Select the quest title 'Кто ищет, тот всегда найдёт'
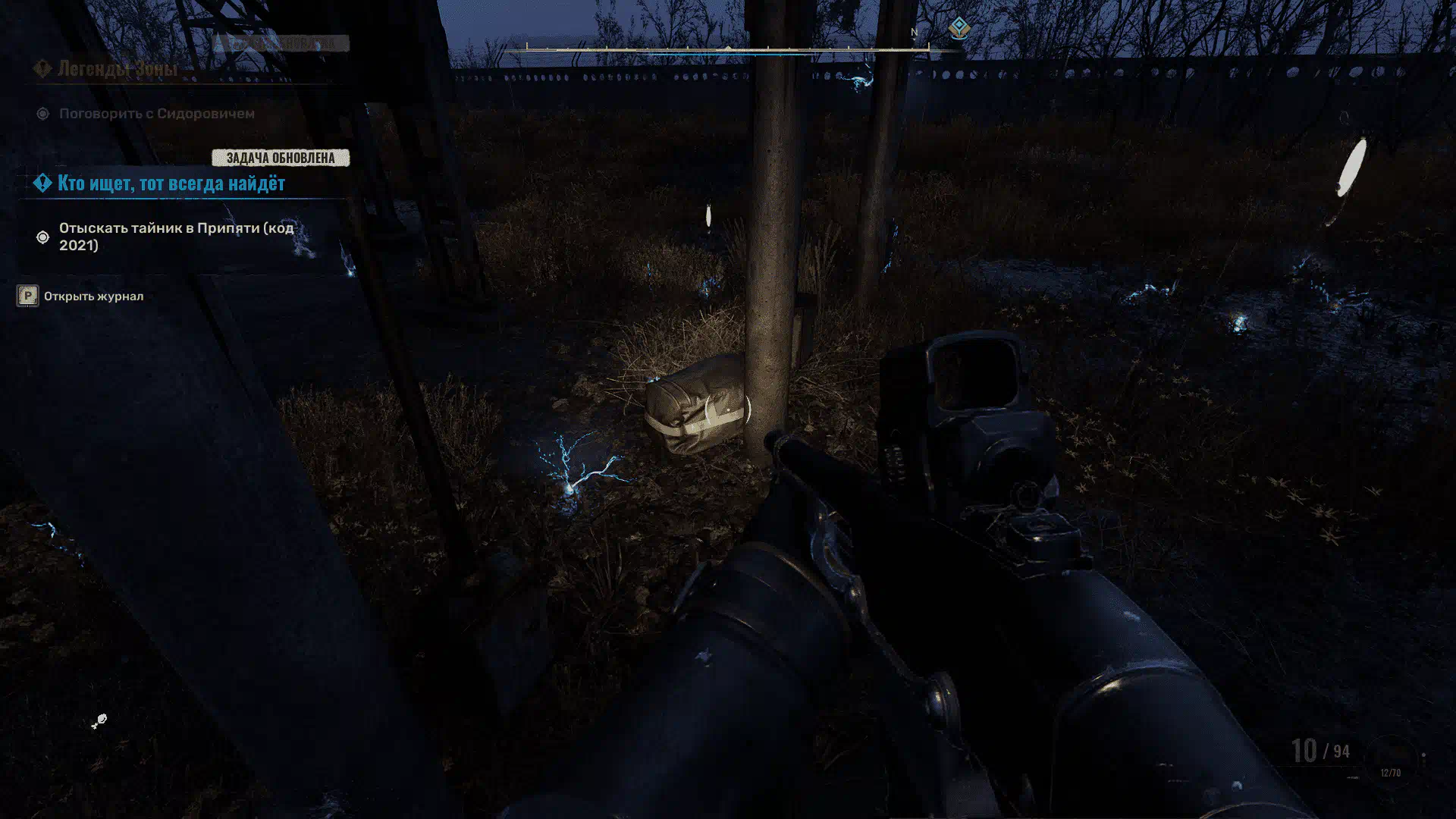This screenshot has width=1456, height=819. (x=171, y=184)
